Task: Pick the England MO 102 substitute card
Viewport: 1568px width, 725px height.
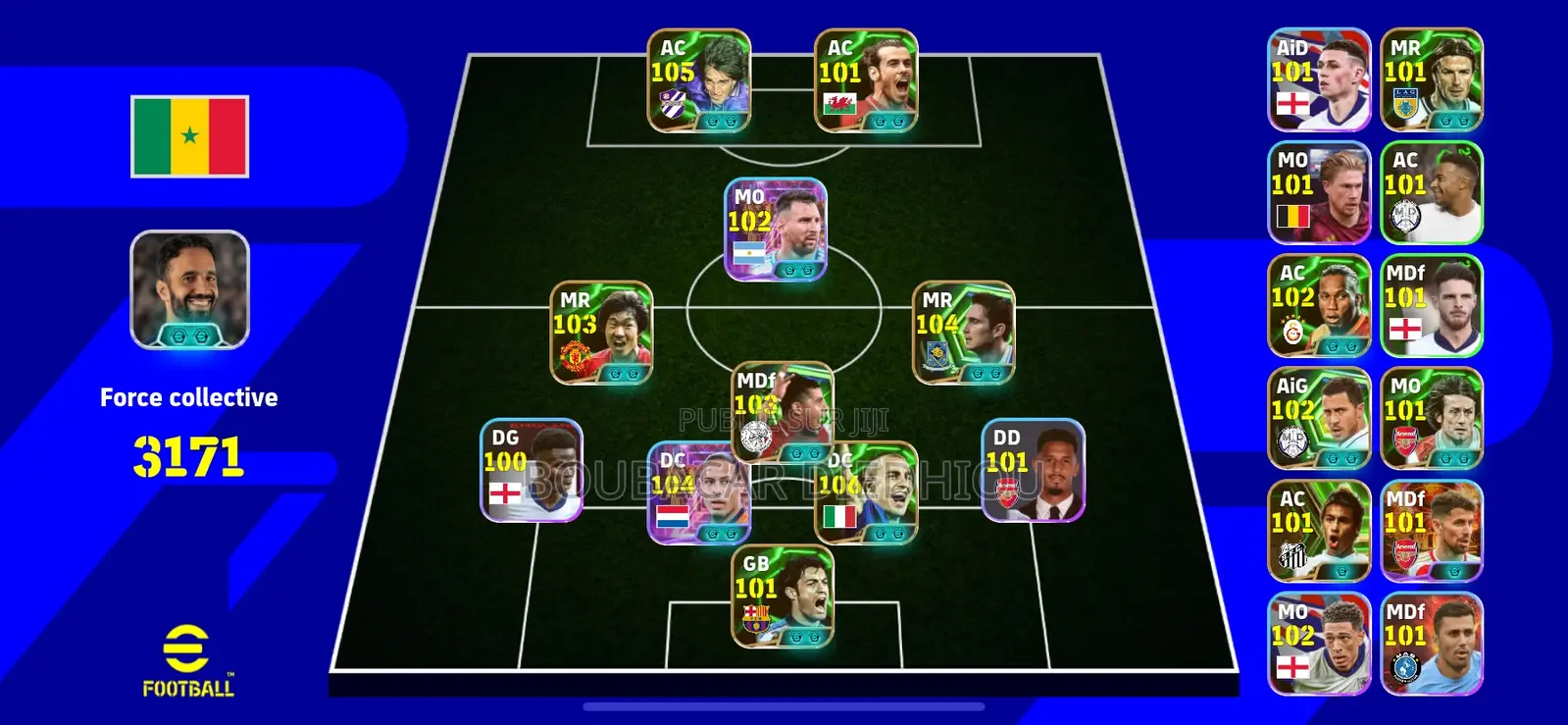Action: tap(1319, 645)
